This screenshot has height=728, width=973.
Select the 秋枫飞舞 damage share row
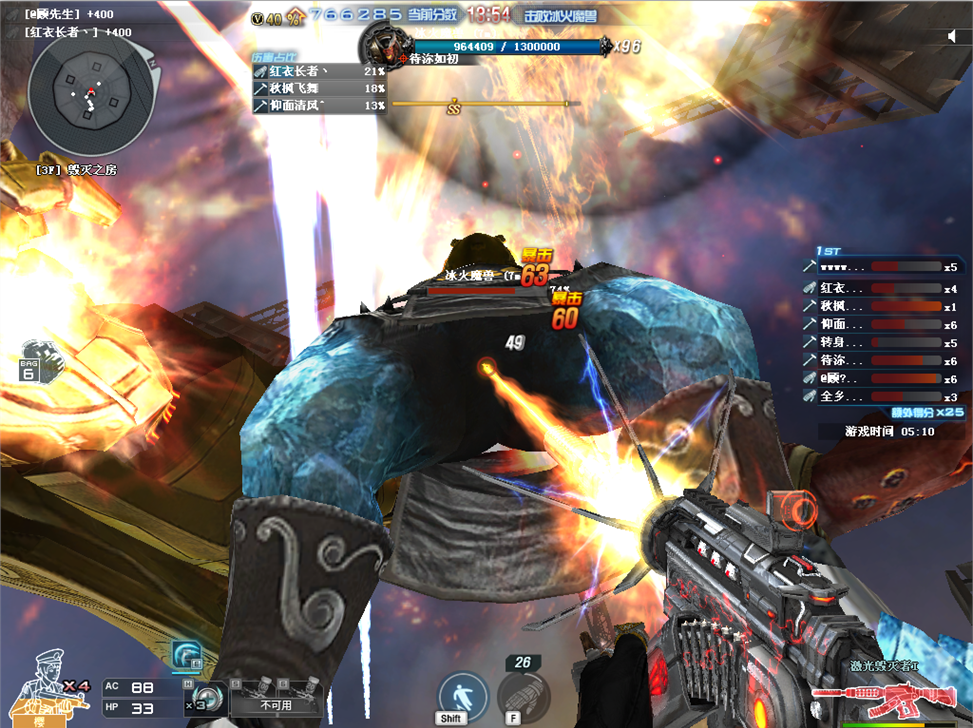pyautogui.click(x=319, y=88)
